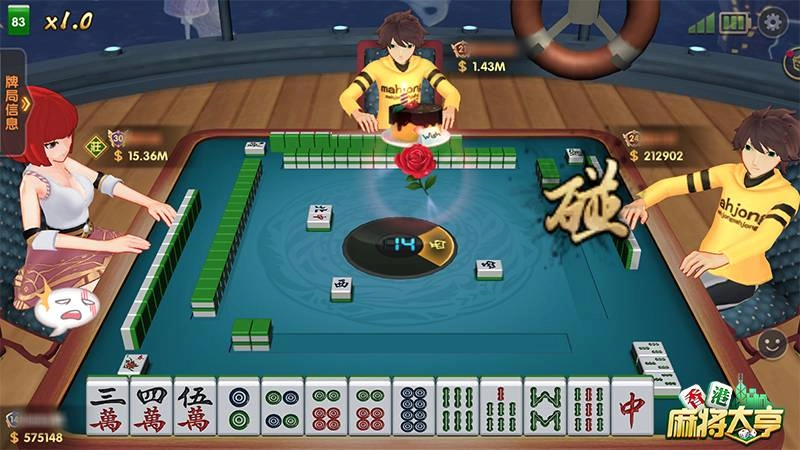Open the smiley emoji chat button

point(772,343)
